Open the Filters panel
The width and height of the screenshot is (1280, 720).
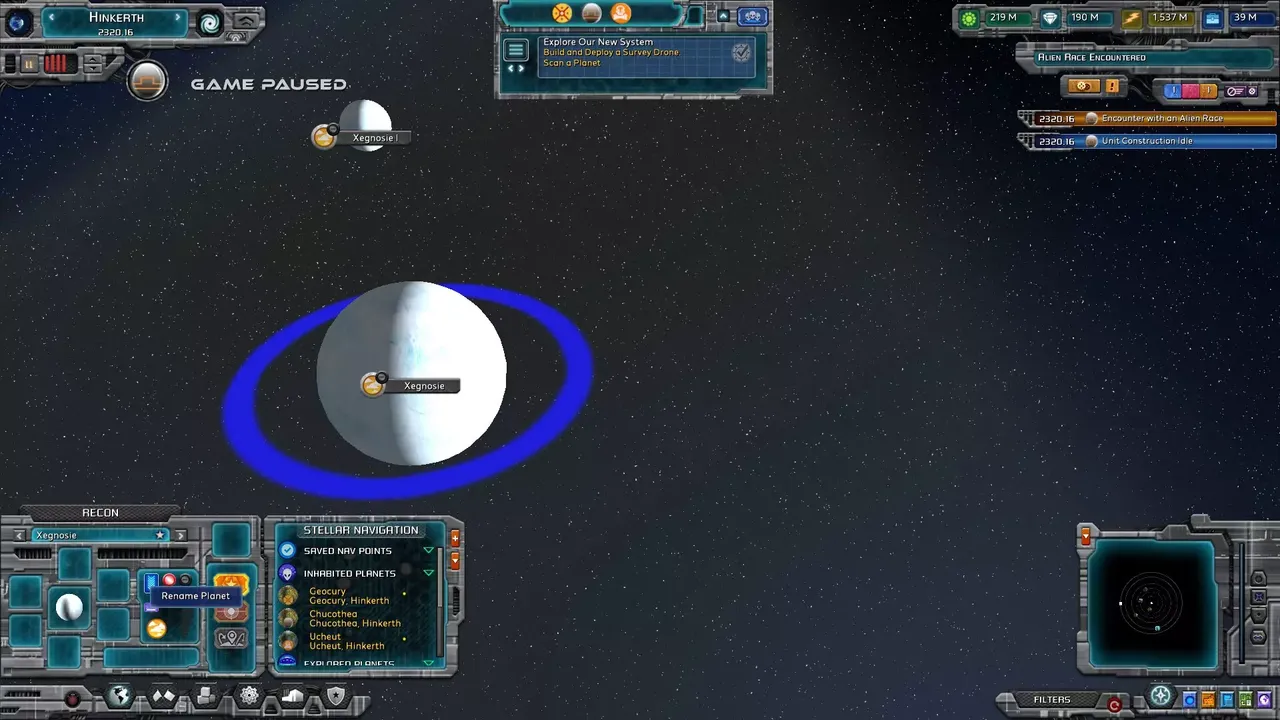[x=1052, y=700]
